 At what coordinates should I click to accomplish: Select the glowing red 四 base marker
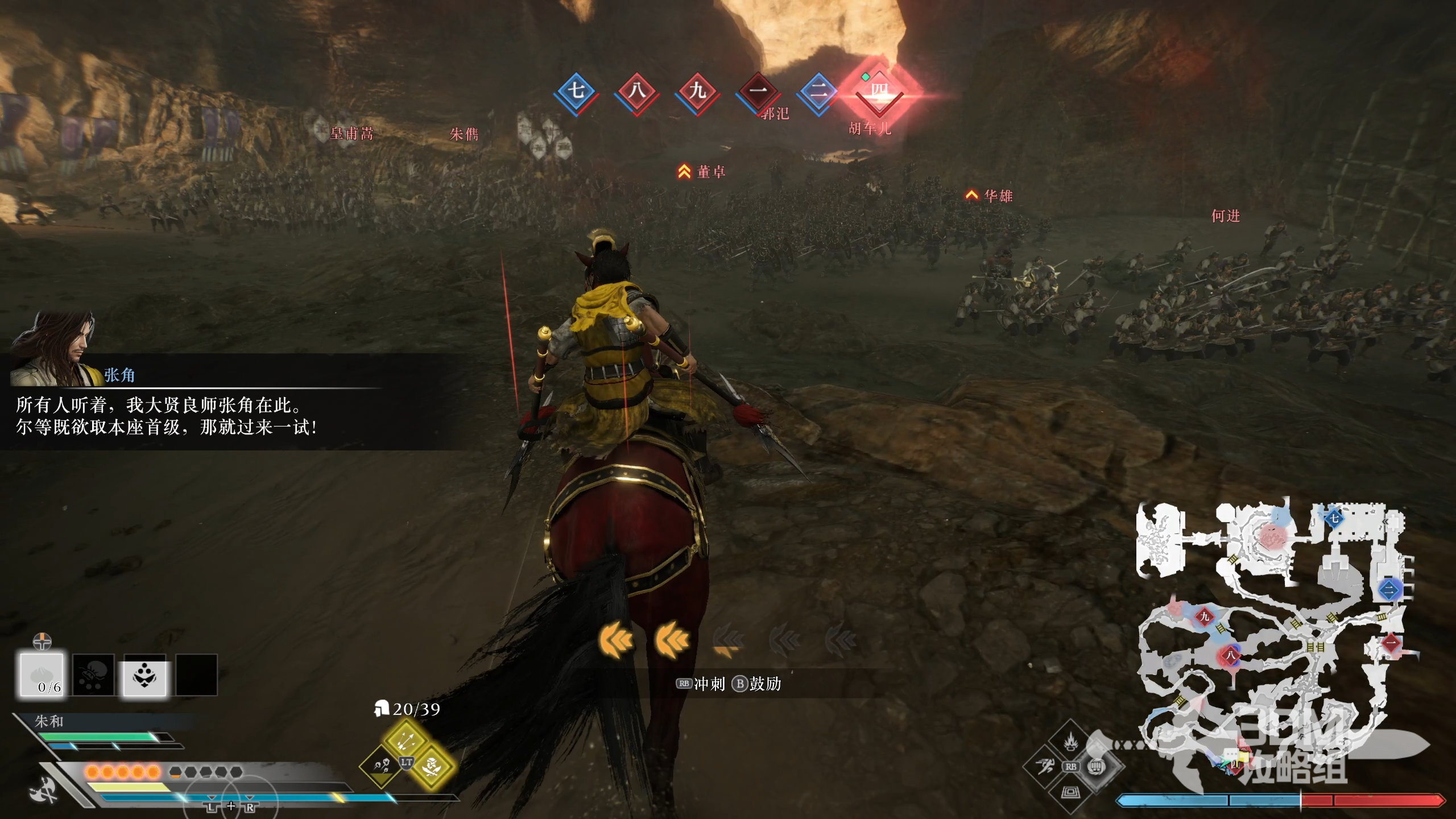pyautogui.click(x=879, y=91)
